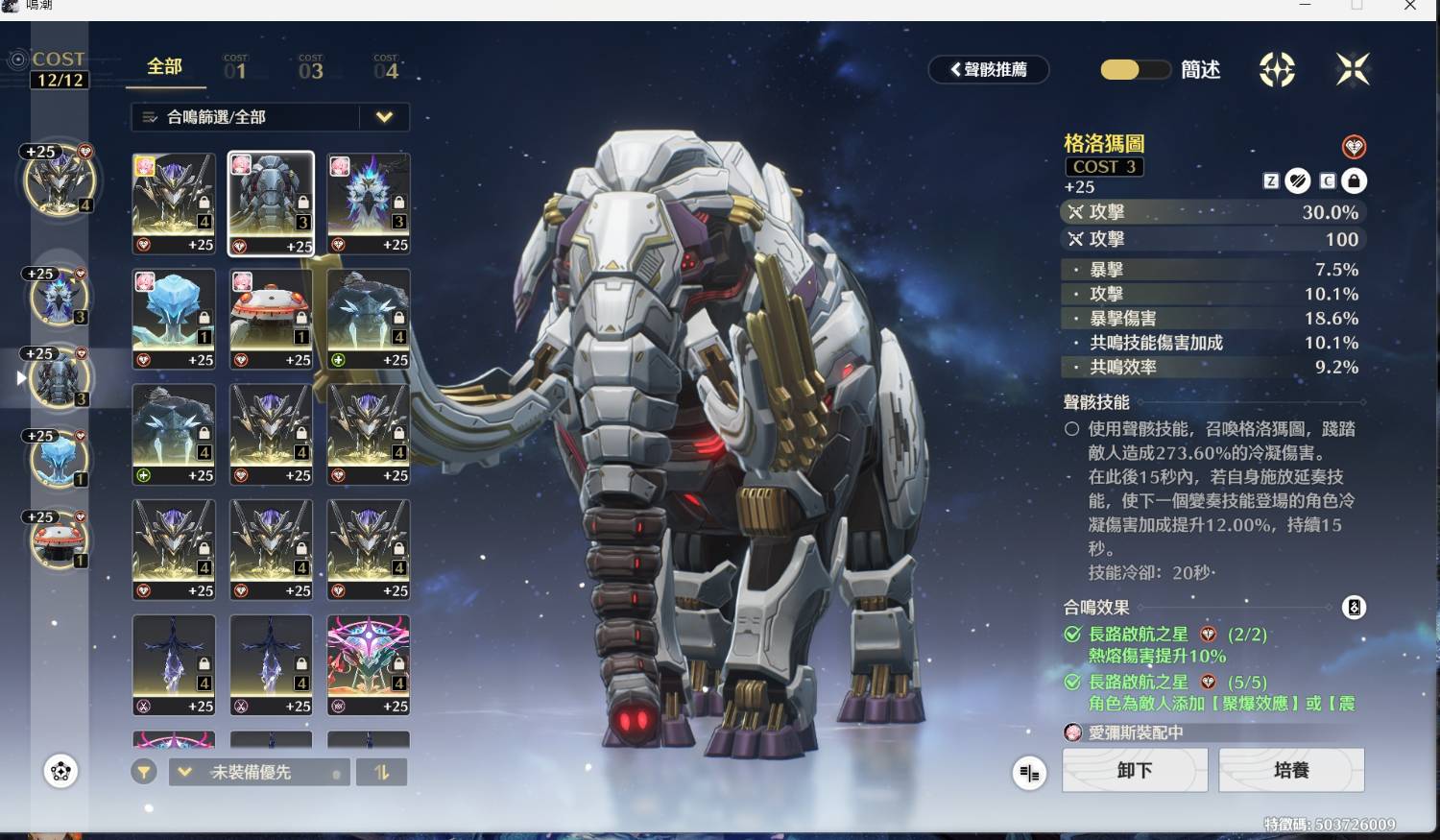Toggle the sort order arrows button
This screenshot has height=840, width=1440.
(381, 772)
